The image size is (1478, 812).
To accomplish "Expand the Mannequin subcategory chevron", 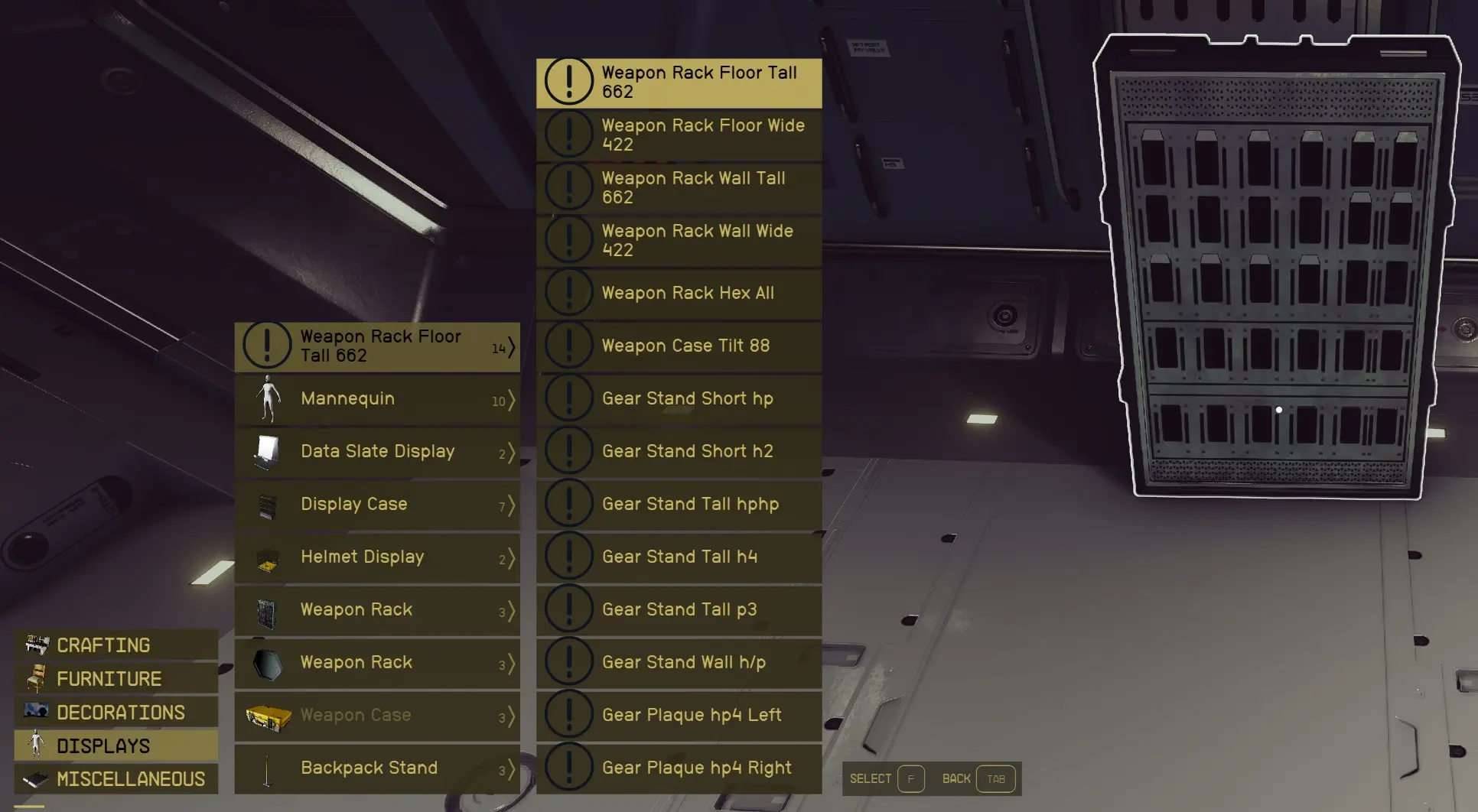I will [511, 401].
